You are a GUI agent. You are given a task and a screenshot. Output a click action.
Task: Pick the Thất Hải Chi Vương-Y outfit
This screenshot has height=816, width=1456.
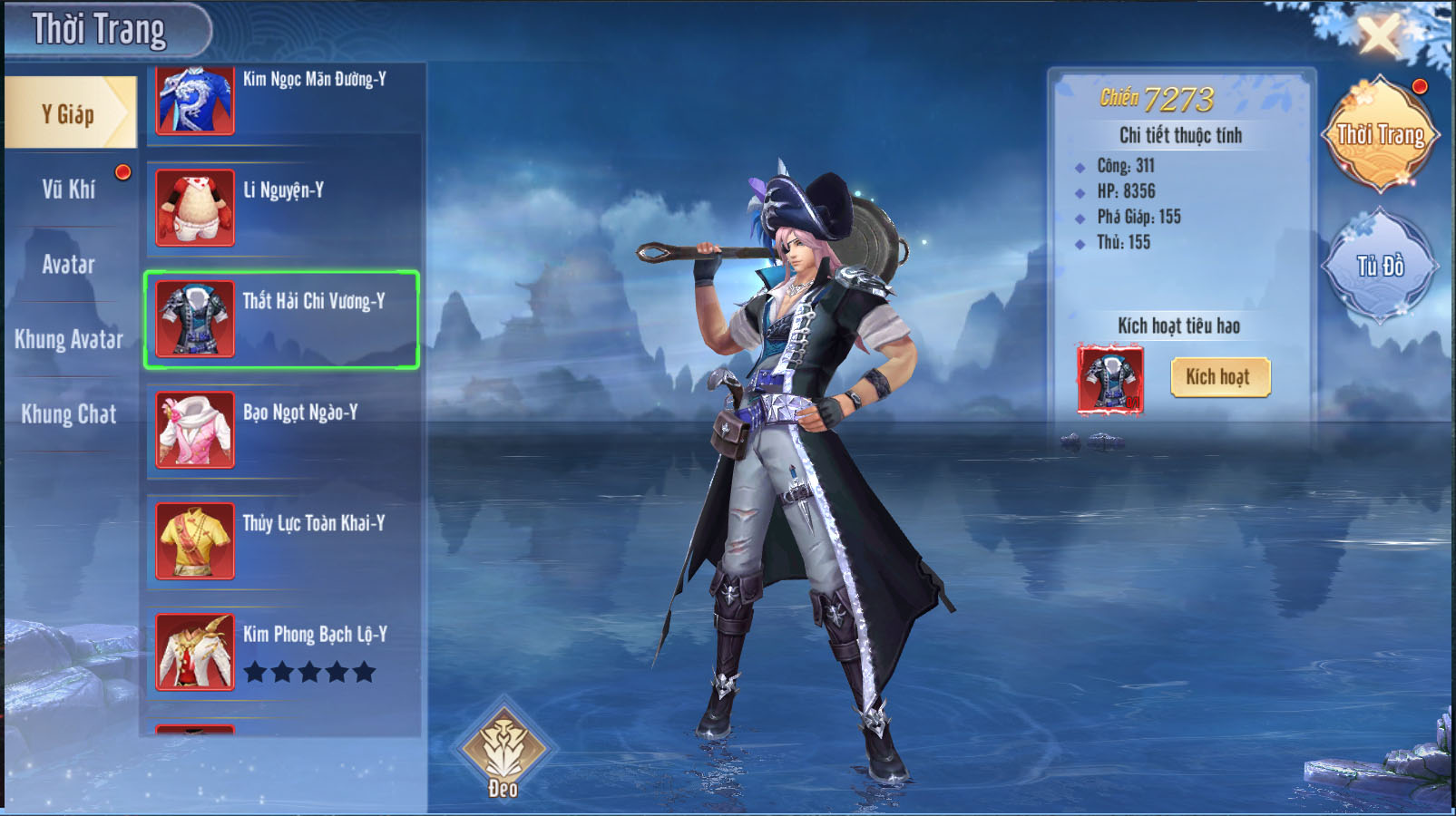pyautogui.click(x=281, y=319)
